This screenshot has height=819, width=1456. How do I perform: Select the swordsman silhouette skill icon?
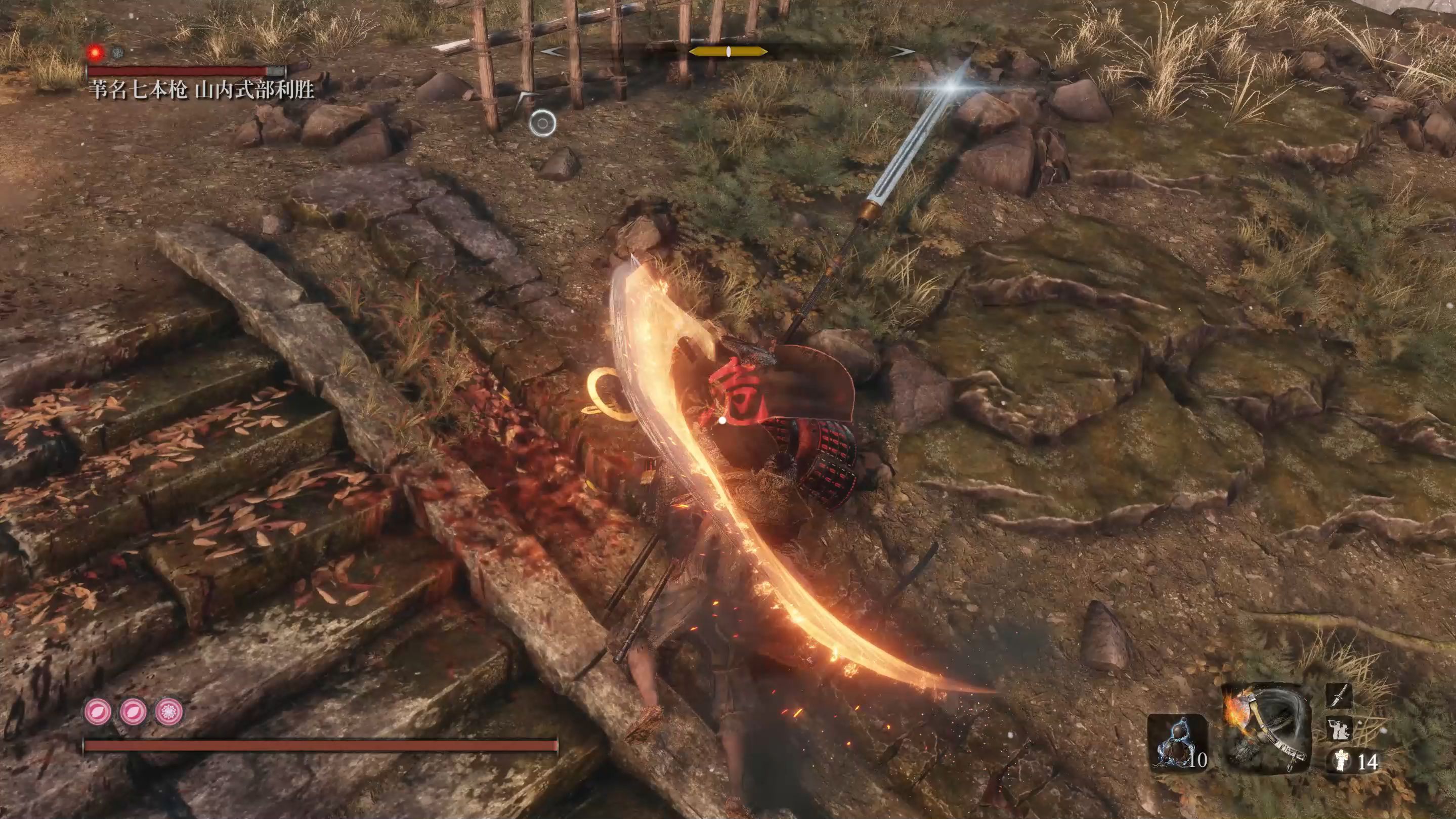tap(1339, 727)
